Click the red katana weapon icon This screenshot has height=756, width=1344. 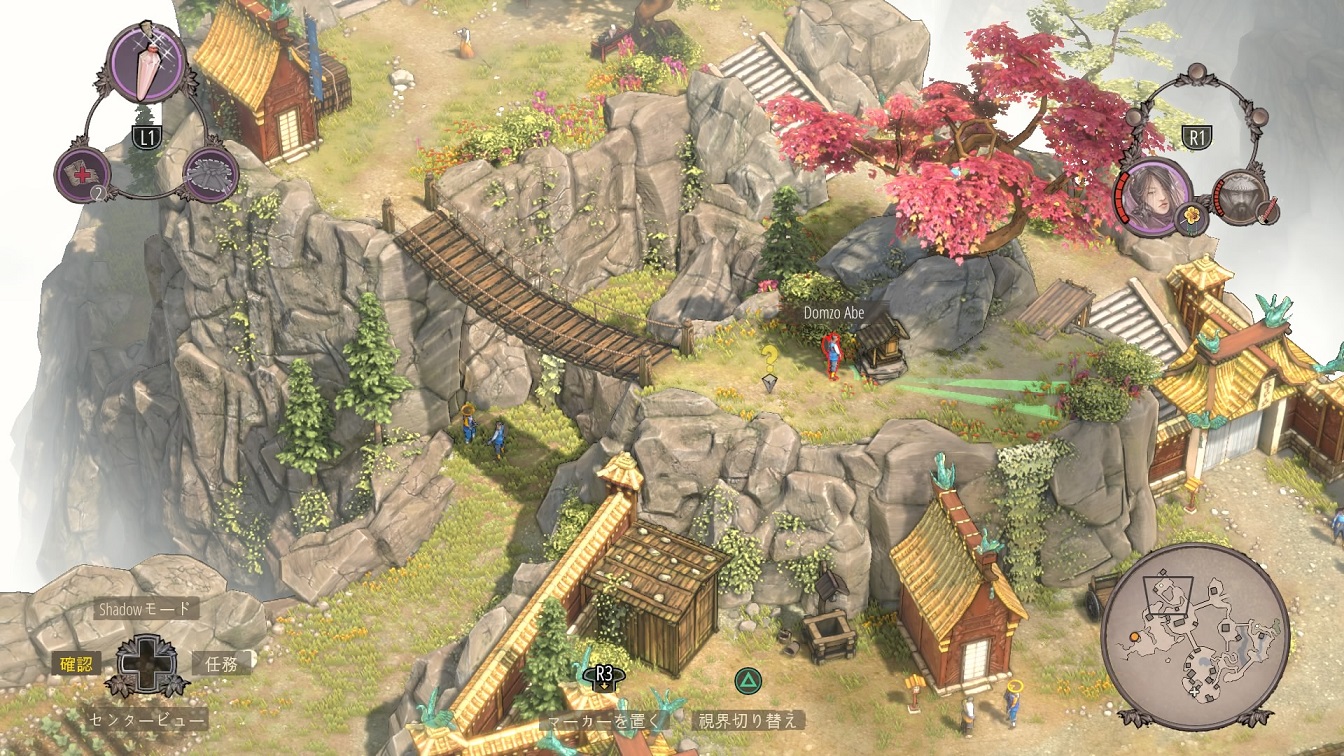[x=1271, y=213]
